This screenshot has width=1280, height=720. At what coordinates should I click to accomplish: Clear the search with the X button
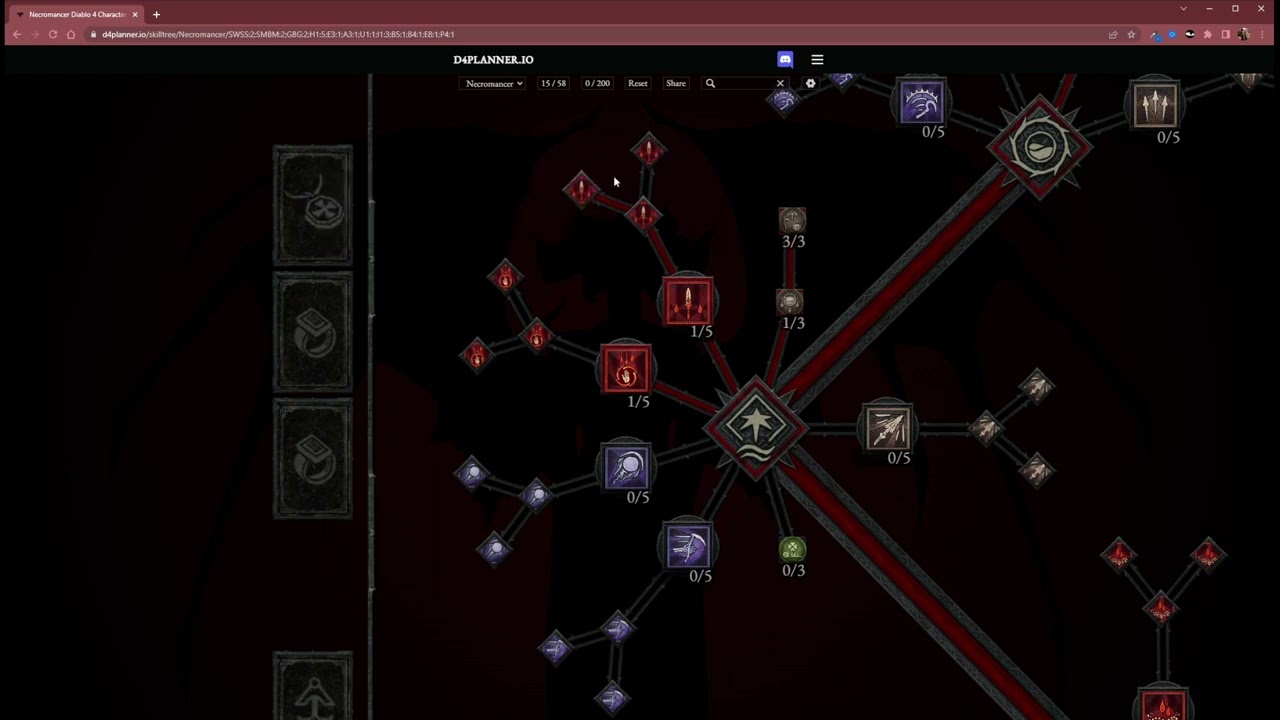pos(780,83)
